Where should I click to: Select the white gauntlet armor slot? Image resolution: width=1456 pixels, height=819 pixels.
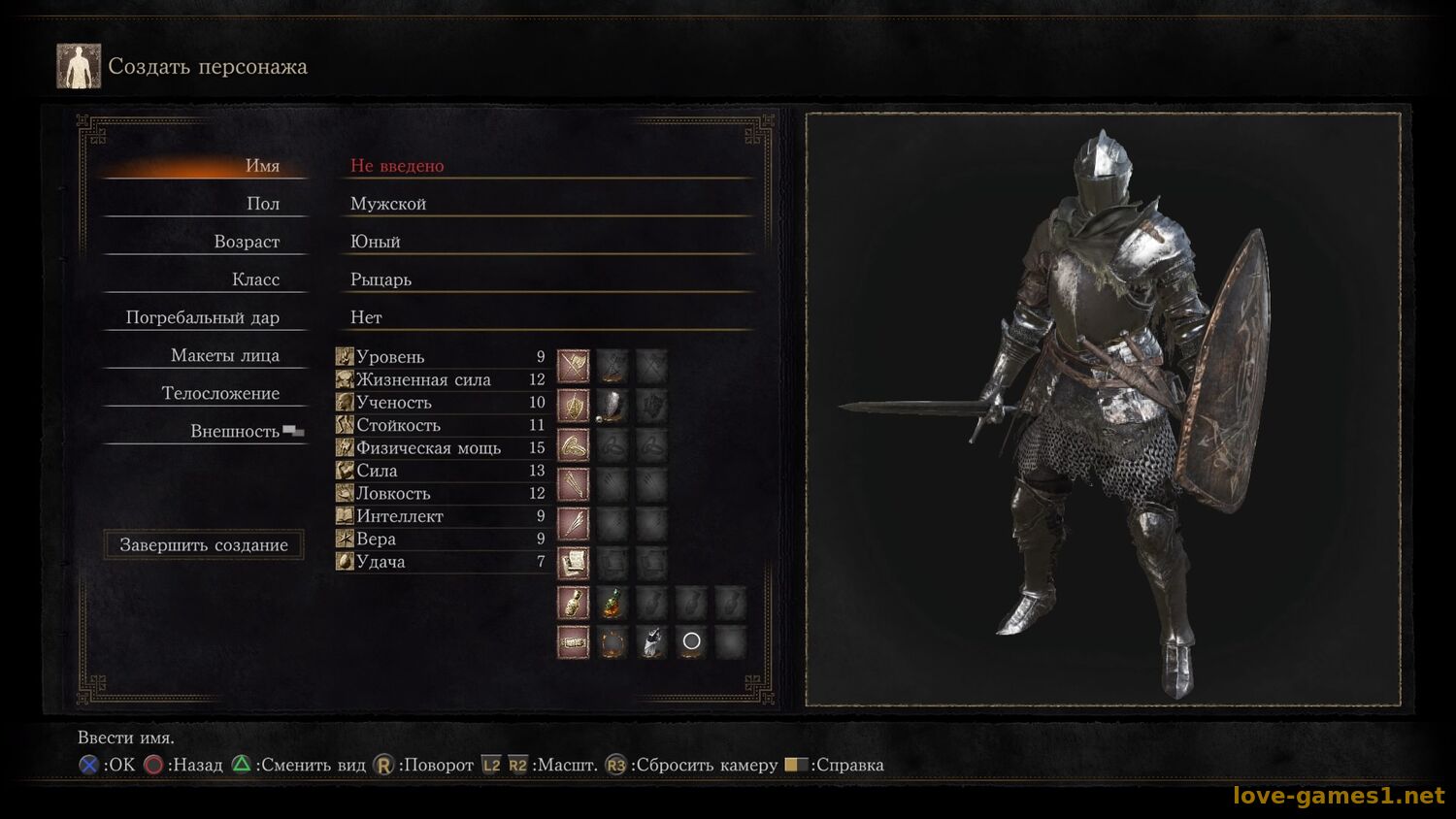[652, 641]
